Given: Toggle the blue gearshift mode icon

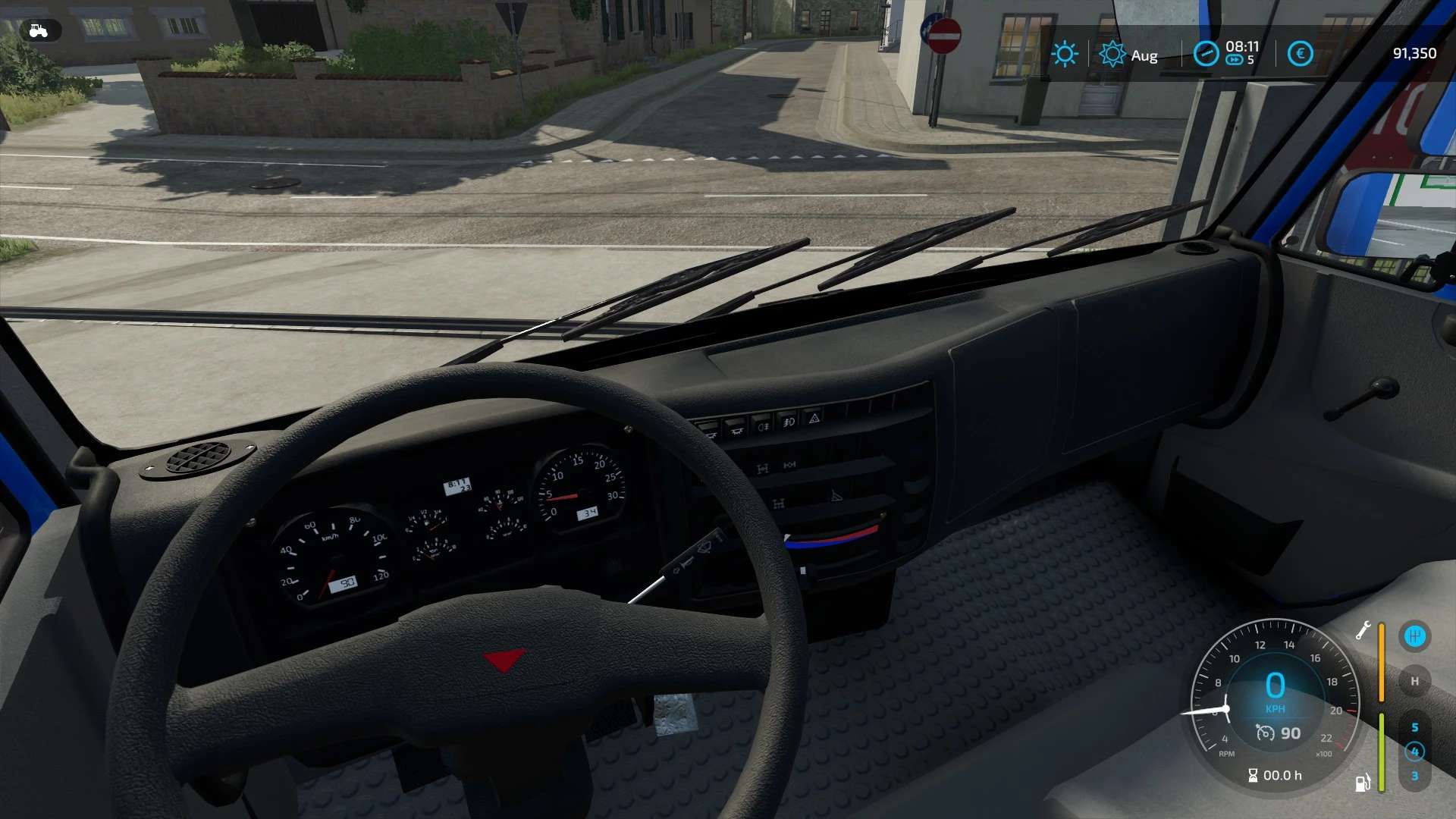Looking at the screenshot, I should (x=1414, y=635).
